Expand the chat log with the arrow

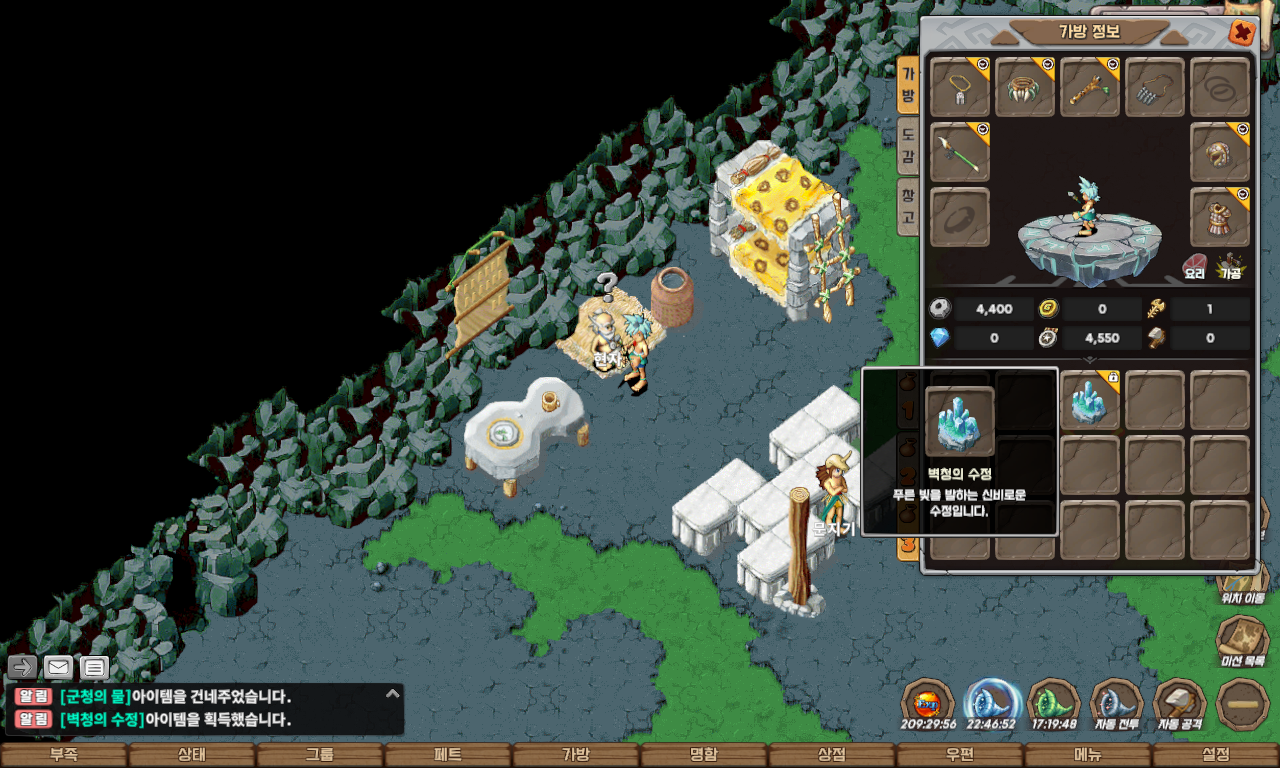[x=393, y=693]
